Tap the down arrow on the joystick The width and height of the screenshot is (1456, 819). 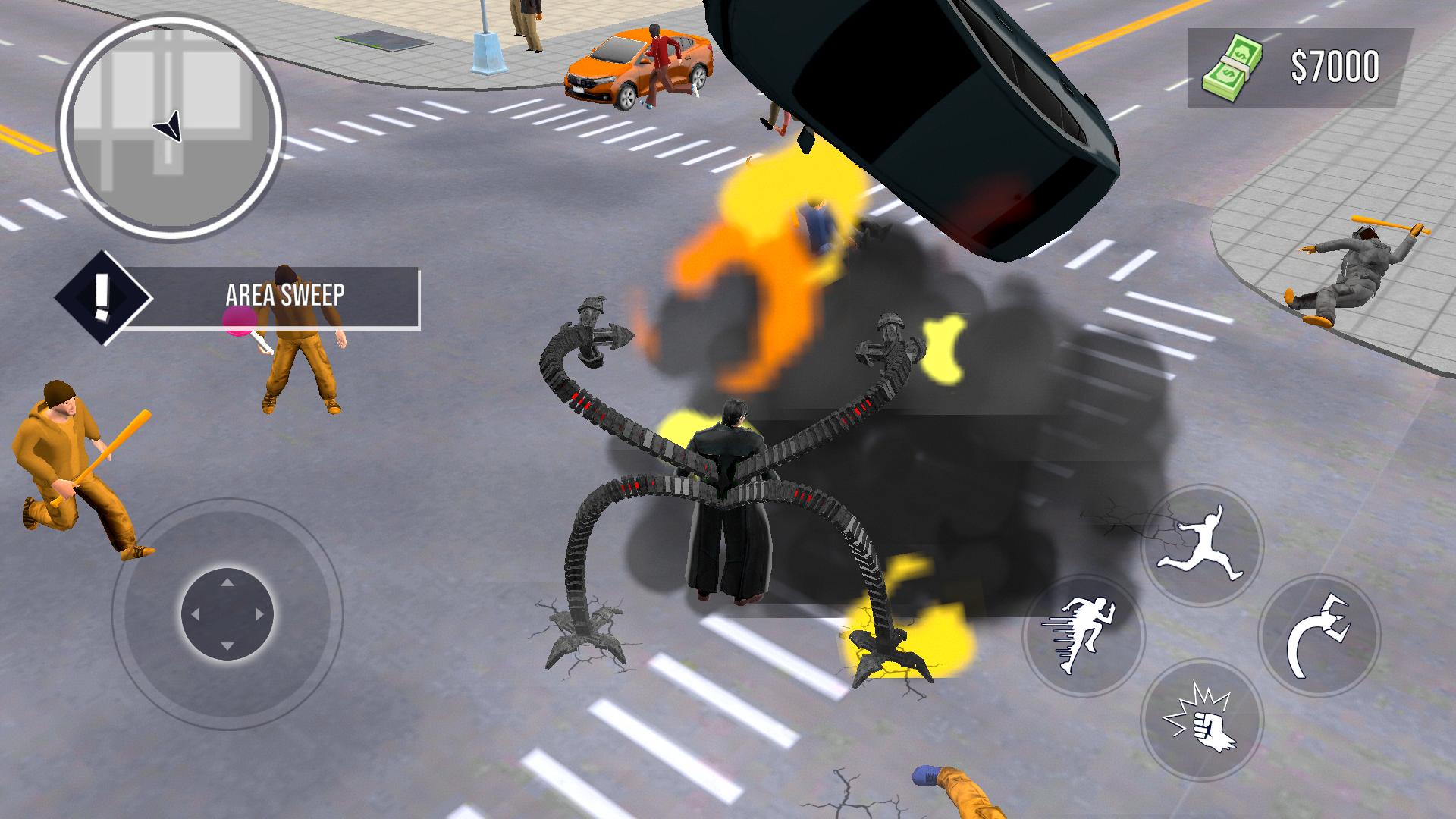227,647
